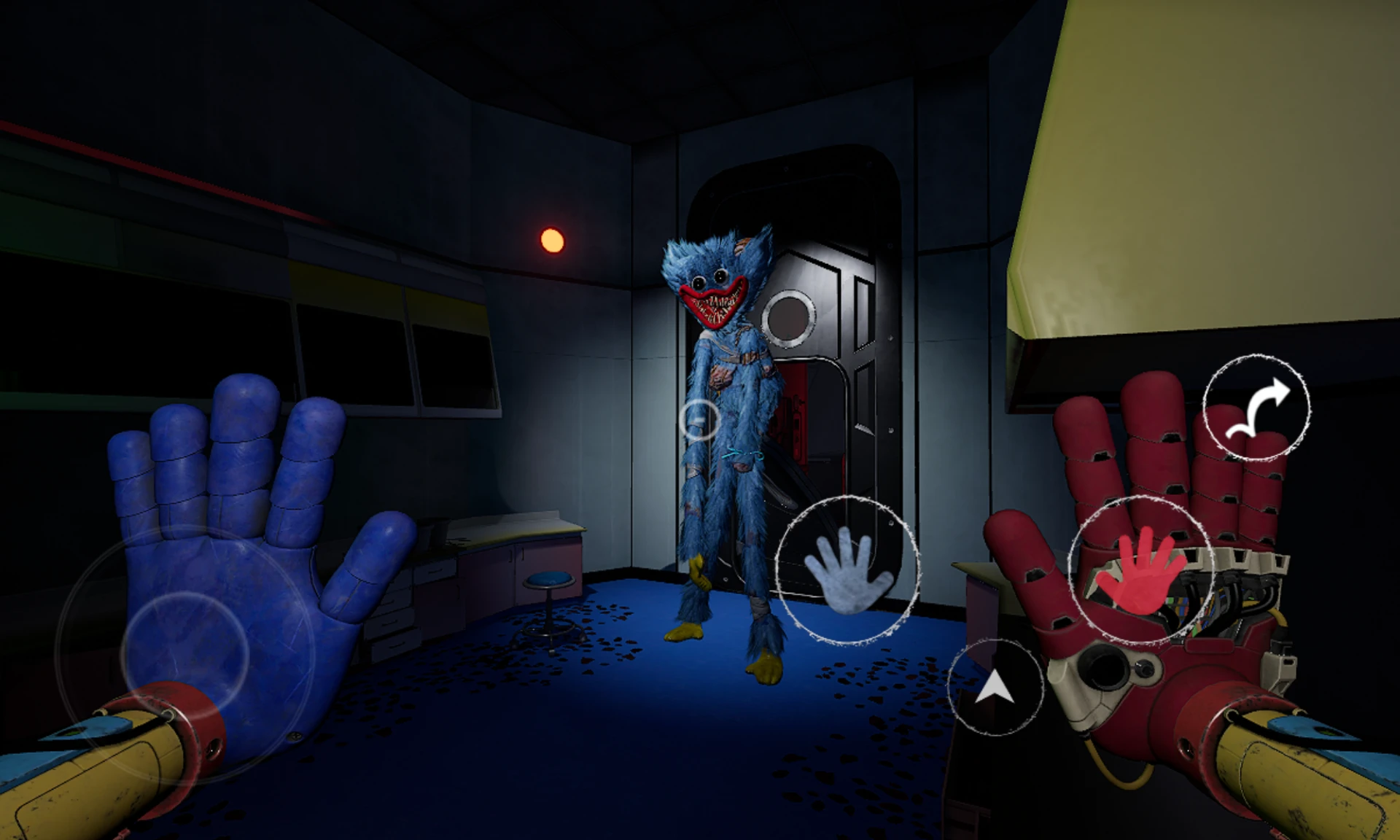Image resolution: width=1400 pixels, height=840 pixels.
Task: Tap the curved arrow jump button
Action: (1256, 408)
